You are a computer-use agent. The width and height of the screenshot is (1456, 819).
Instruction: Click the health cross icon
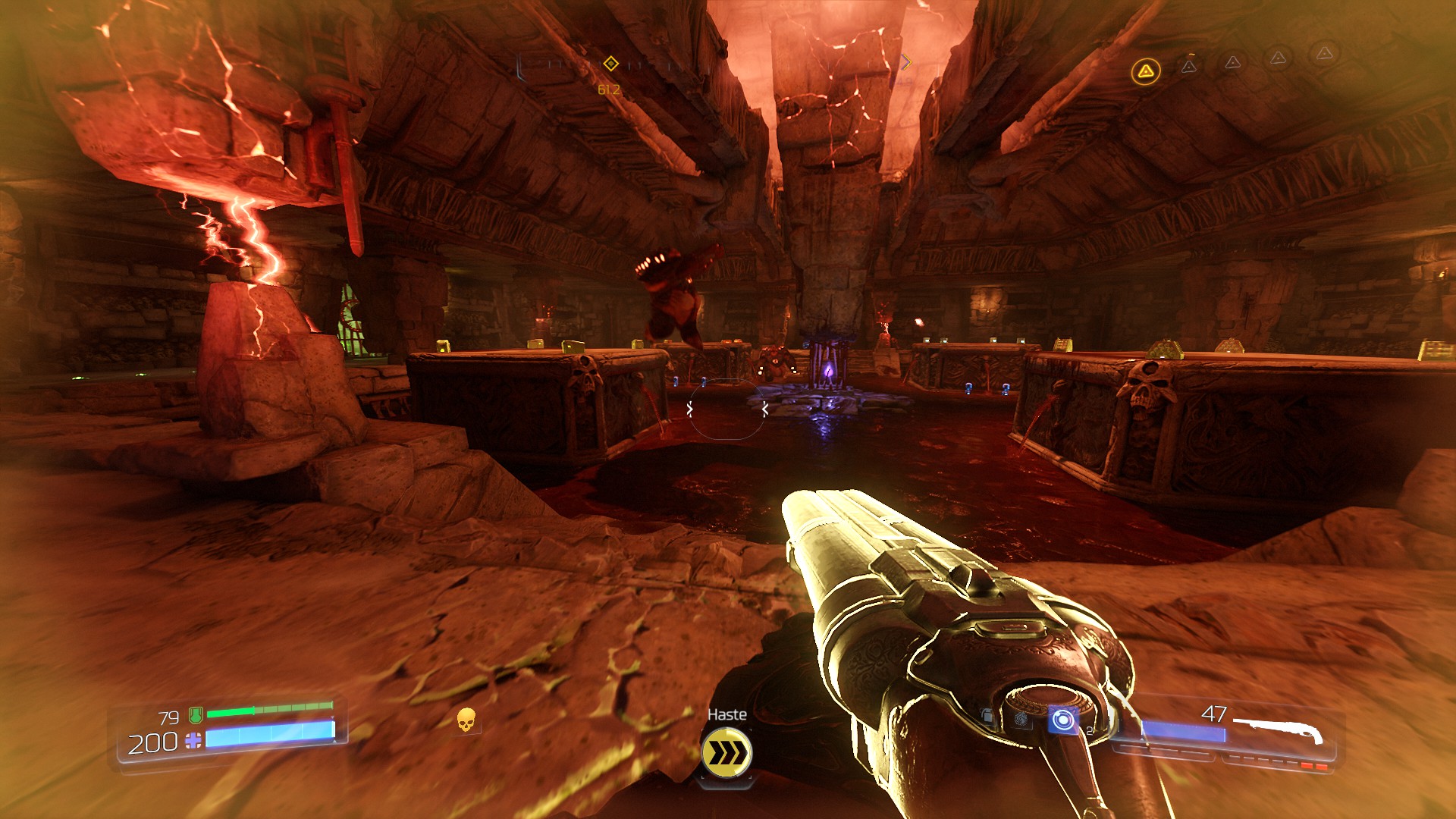[x=193, y=741]
